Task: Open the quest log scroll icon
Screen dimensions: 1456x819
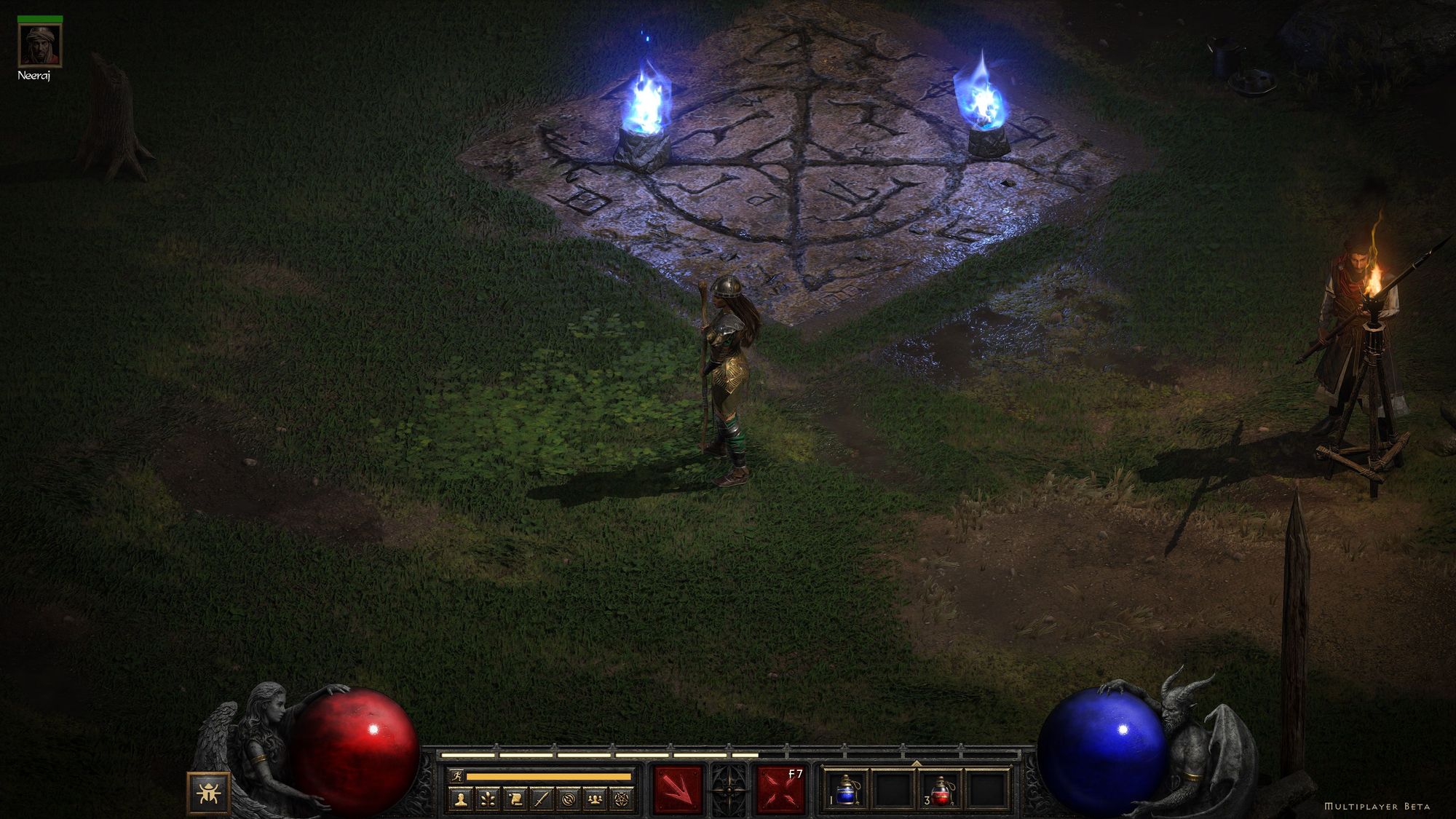Action: [514, 800]
